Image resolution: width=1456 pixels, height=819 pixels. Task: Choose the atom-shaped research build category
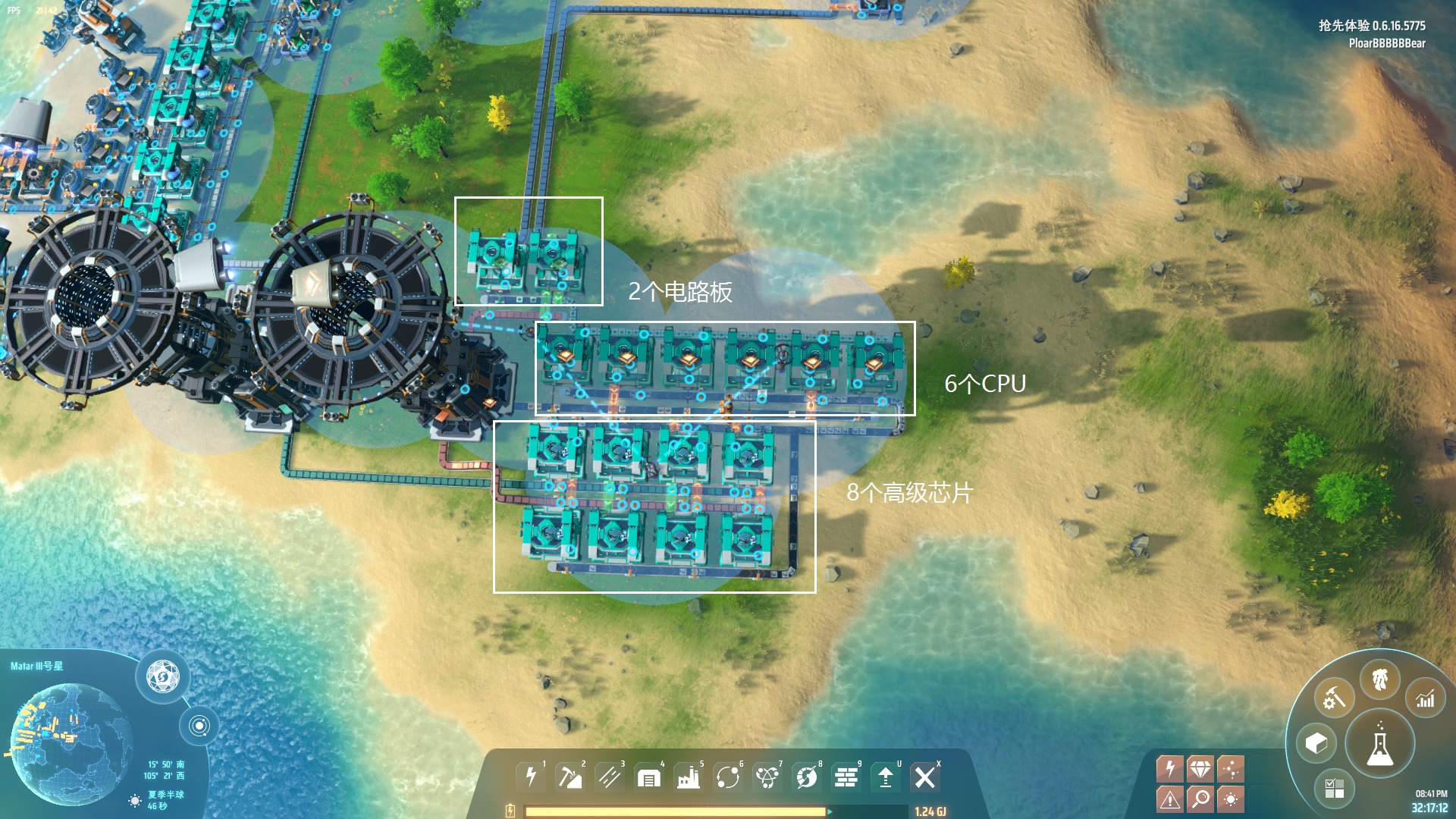pos(767,777)
